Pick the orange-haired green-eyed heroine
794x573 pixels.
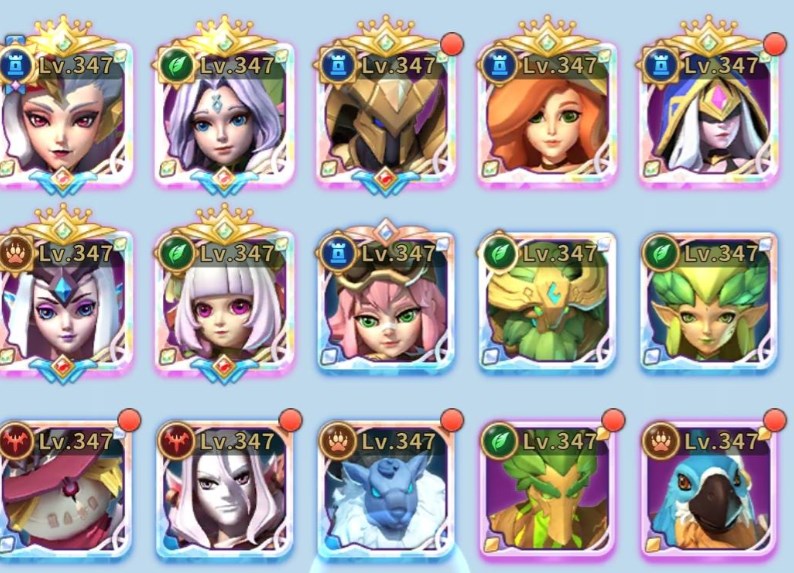(x=548, y=120)
